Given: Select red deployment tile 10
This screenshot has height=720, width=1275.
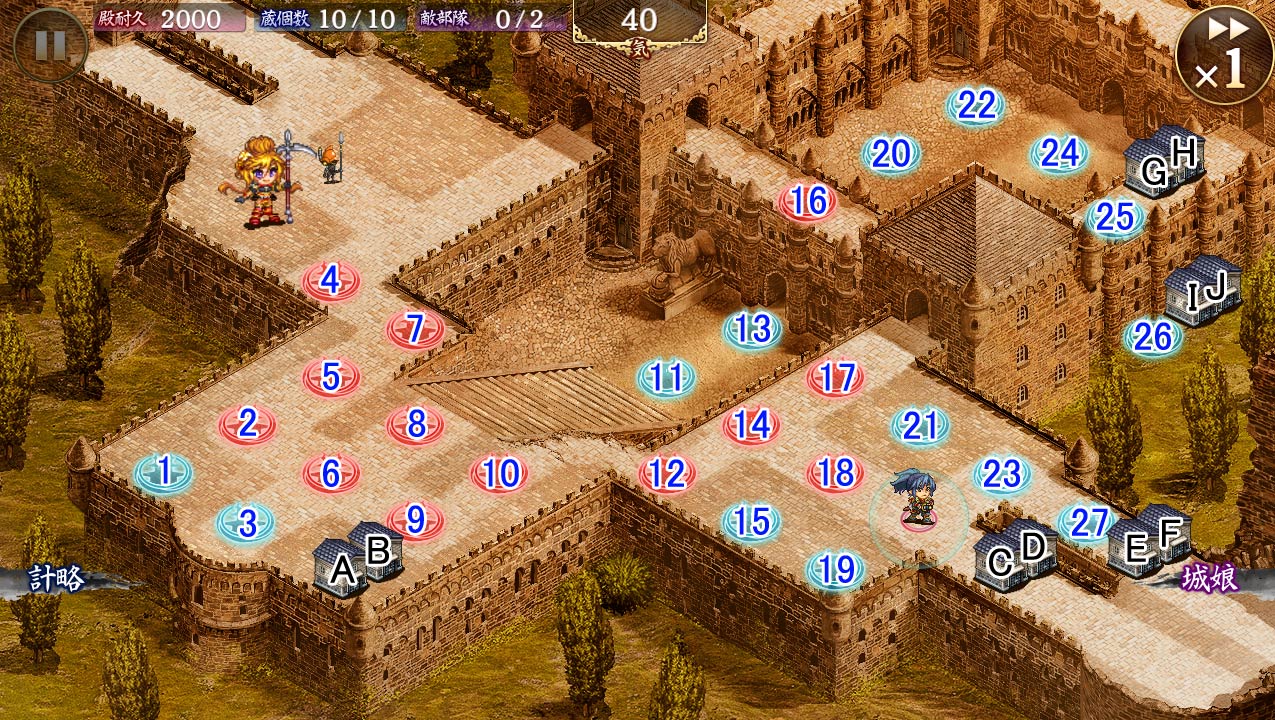Looking at the screenshot, I should [499, 473].
